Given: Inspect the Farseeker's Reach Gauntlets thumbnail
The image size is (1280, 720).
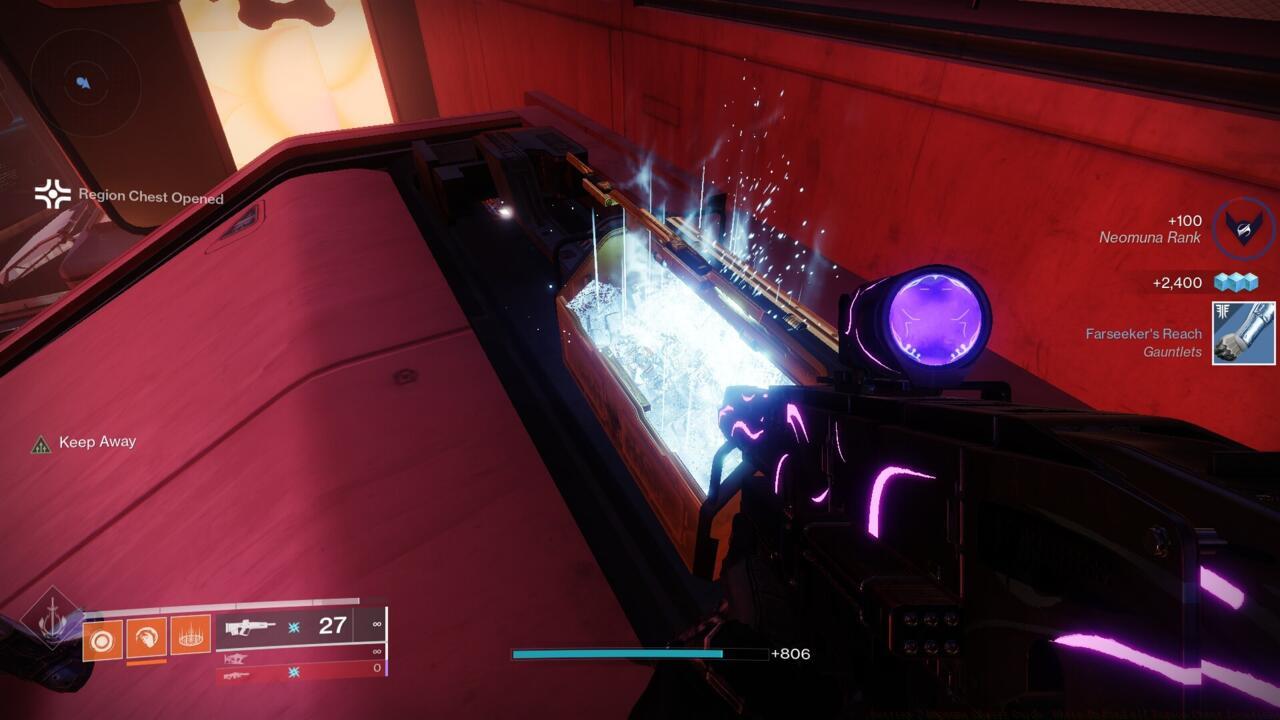Looking at the screenshot, I should (x=1243, y=333).
